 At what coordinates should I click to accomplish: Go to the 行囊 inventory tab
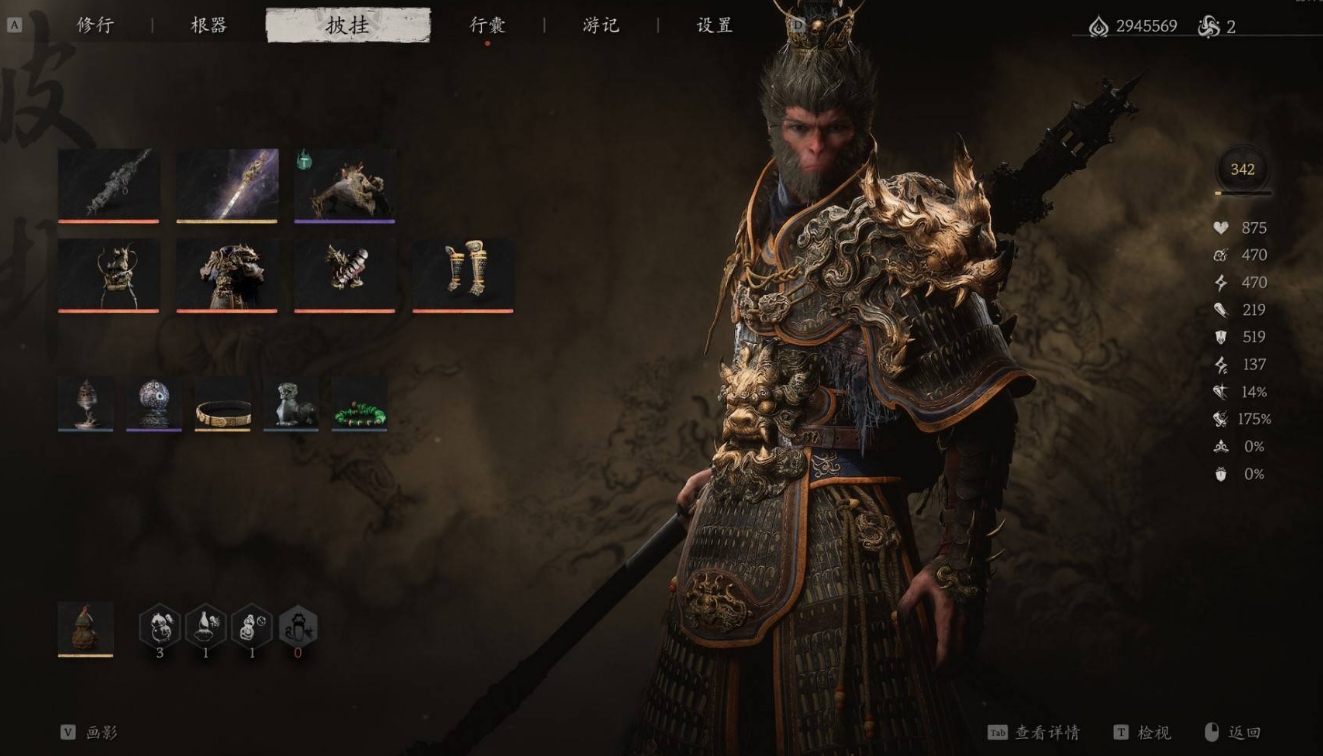click(488, 26)
